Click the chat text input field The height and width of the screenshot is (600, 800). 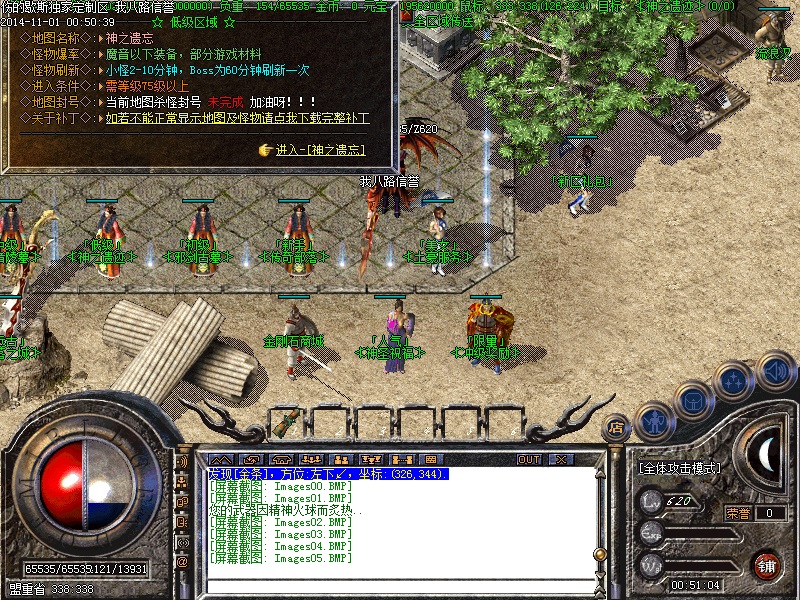(x=400, y=586)
